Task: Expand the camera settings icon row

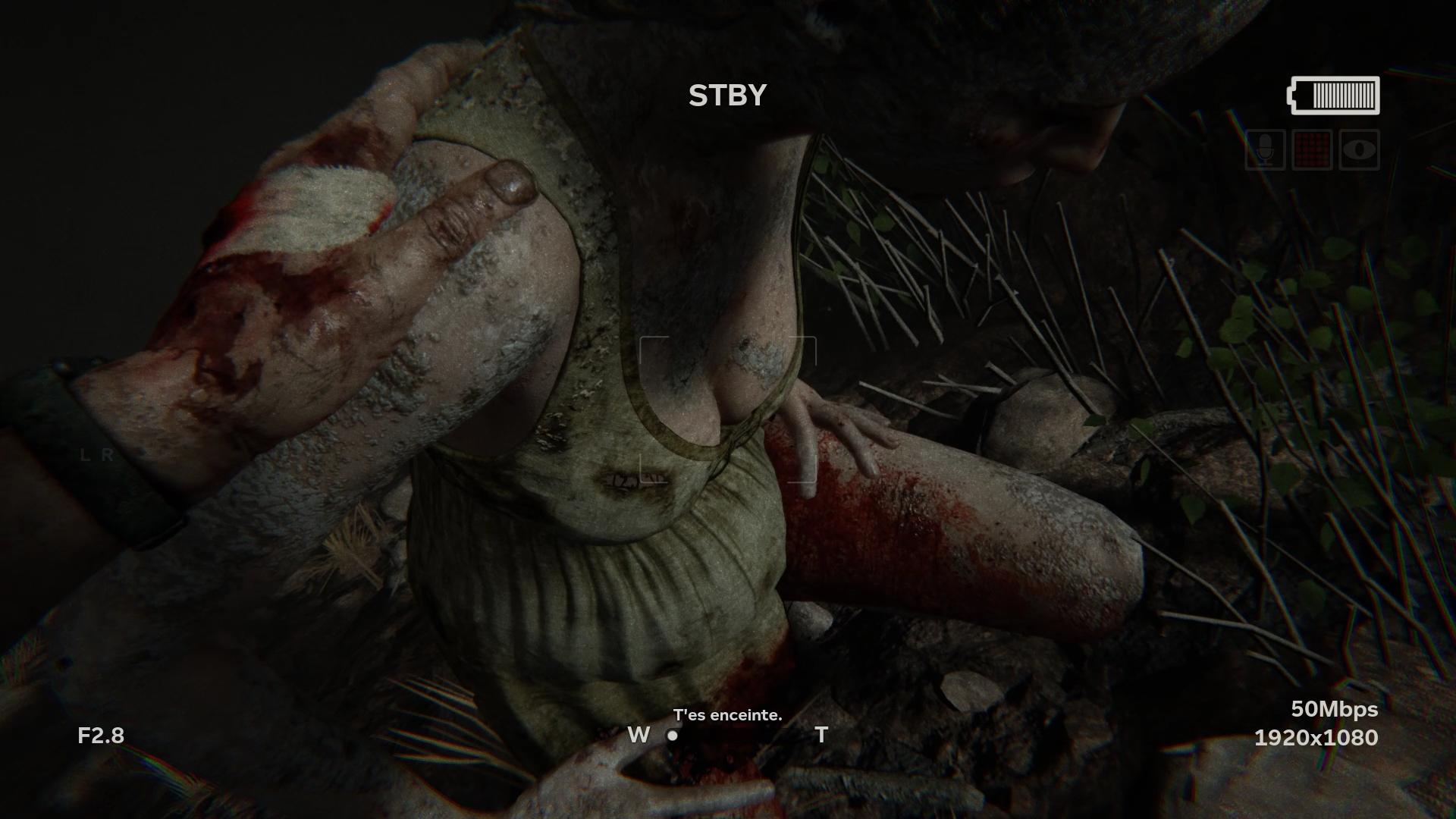Action: (x=1310, y=149)
